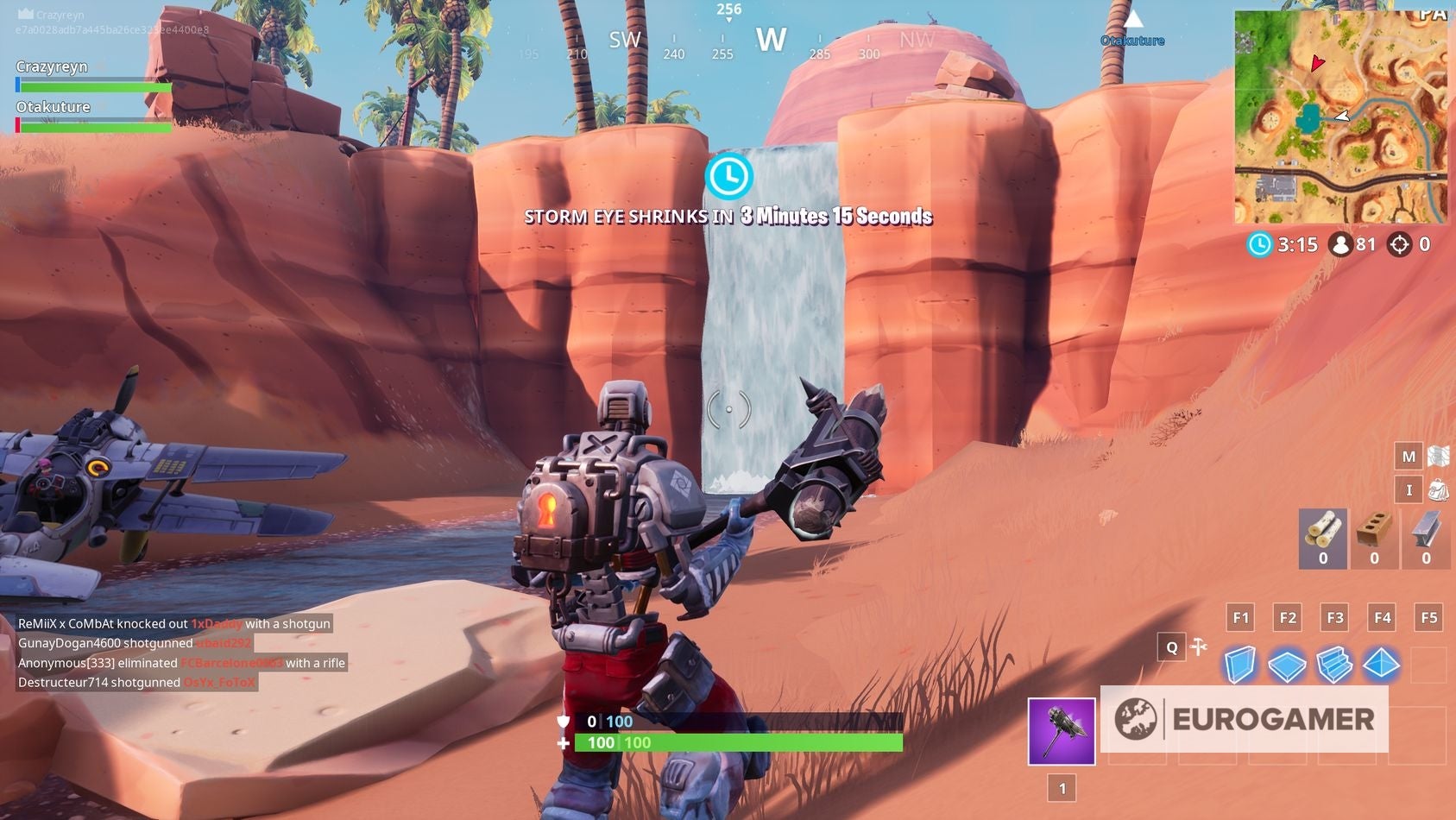
Task: Click the F5 hotbar slot
Action: (x=1428, y=618)
